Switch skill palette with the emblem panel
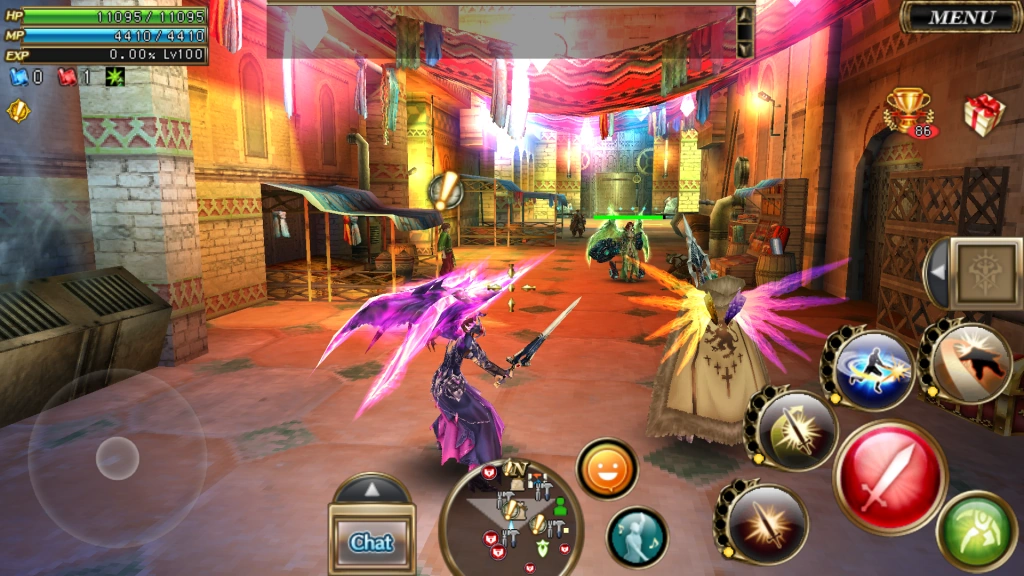The height and width of the screenshot is (576, 1024). [x=985, y=273]
